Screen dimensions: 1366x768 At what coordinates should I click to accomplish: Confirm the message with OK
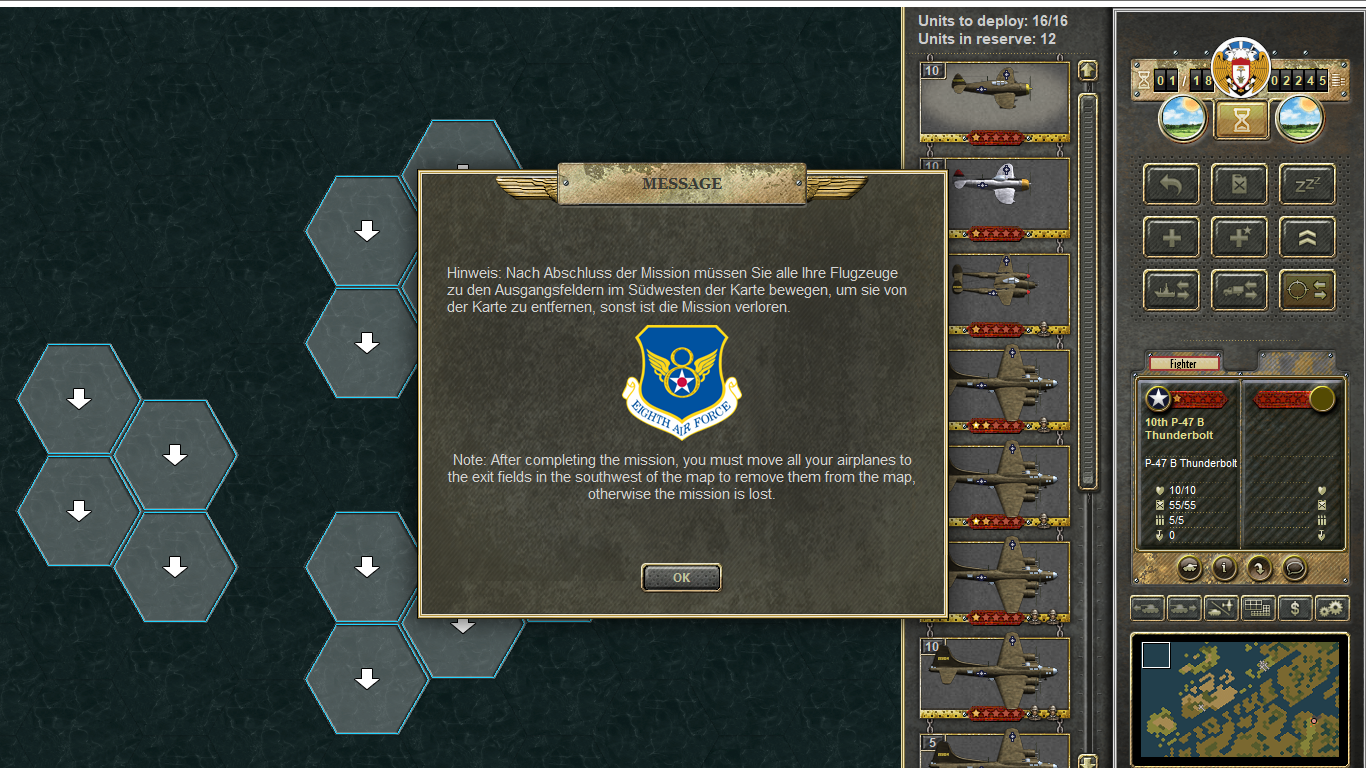[x=681, y=577]
